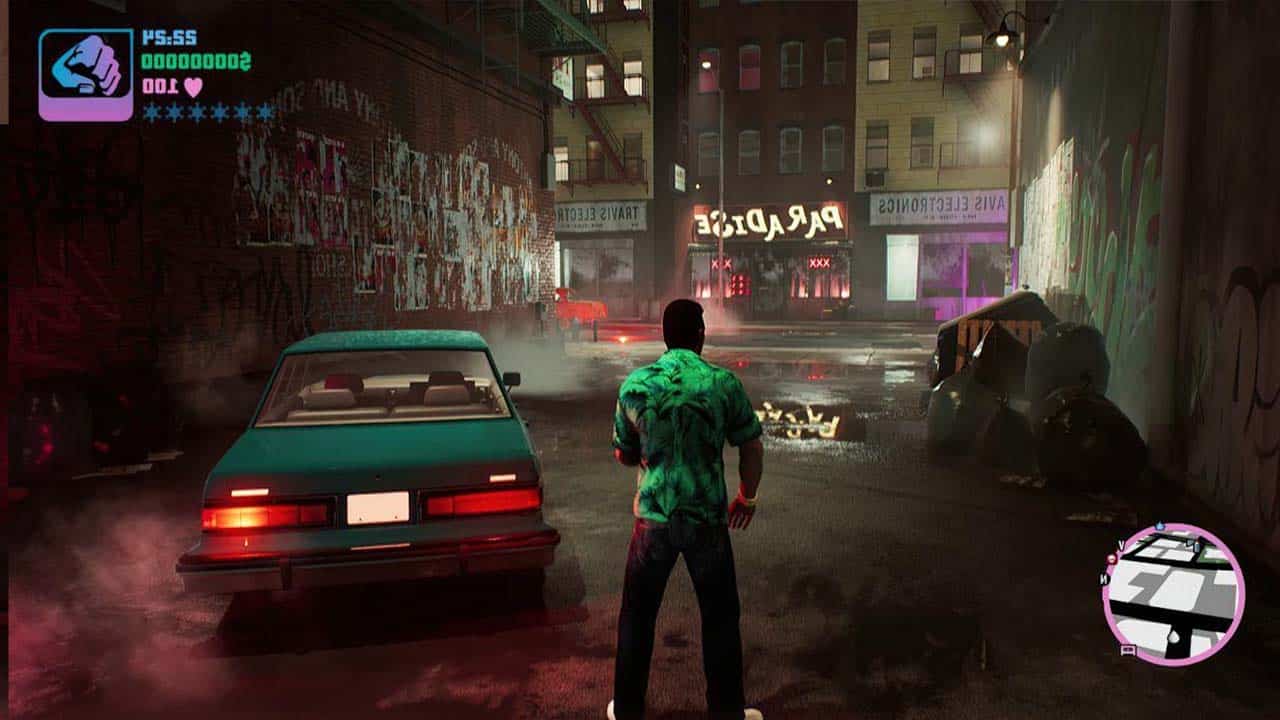Click the N compass marker on the minimap
The height and width of the screenshot is (720, 1280).
pos(1103,579)
